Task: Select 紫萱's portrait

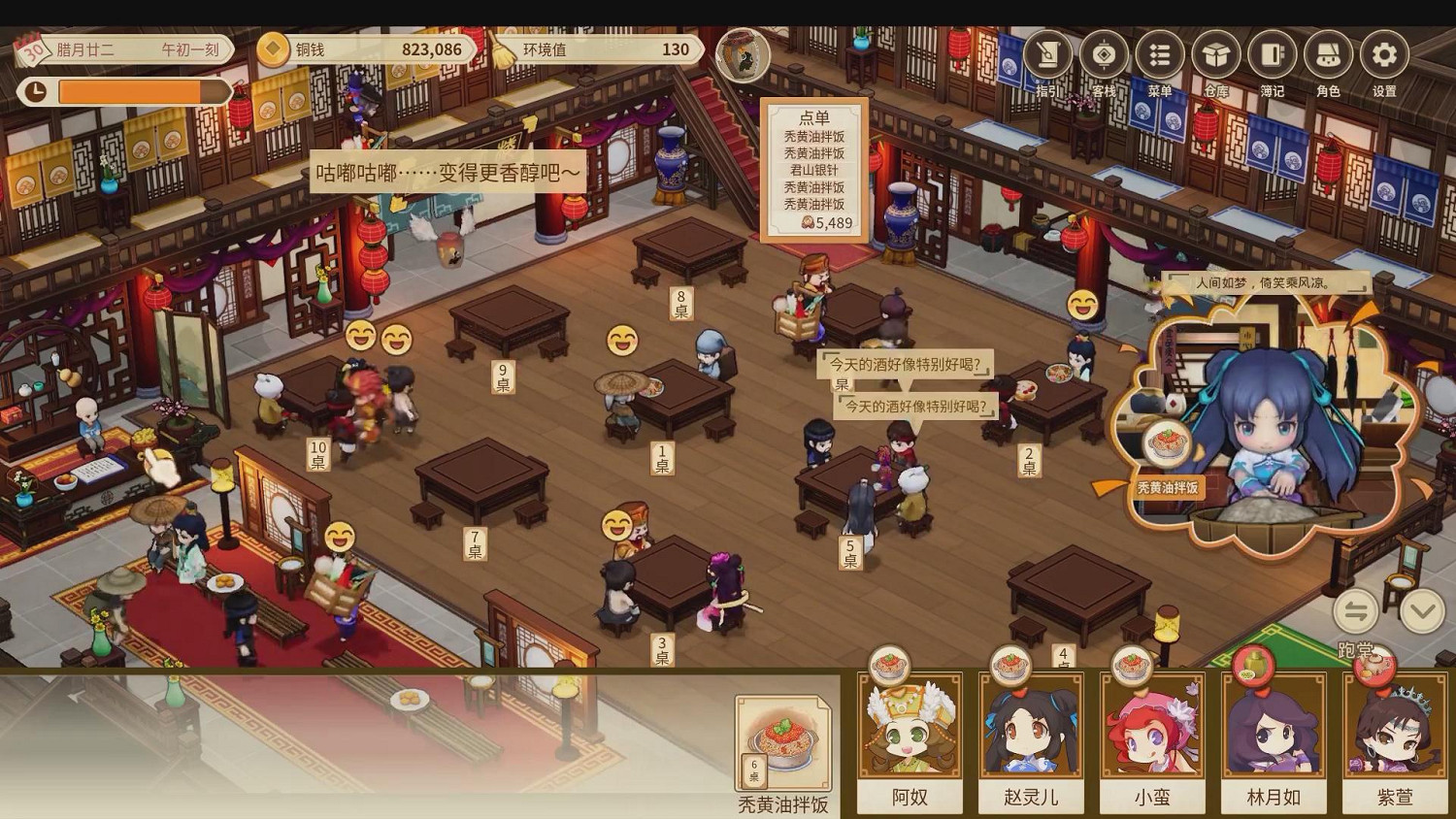Action: 1395,733
